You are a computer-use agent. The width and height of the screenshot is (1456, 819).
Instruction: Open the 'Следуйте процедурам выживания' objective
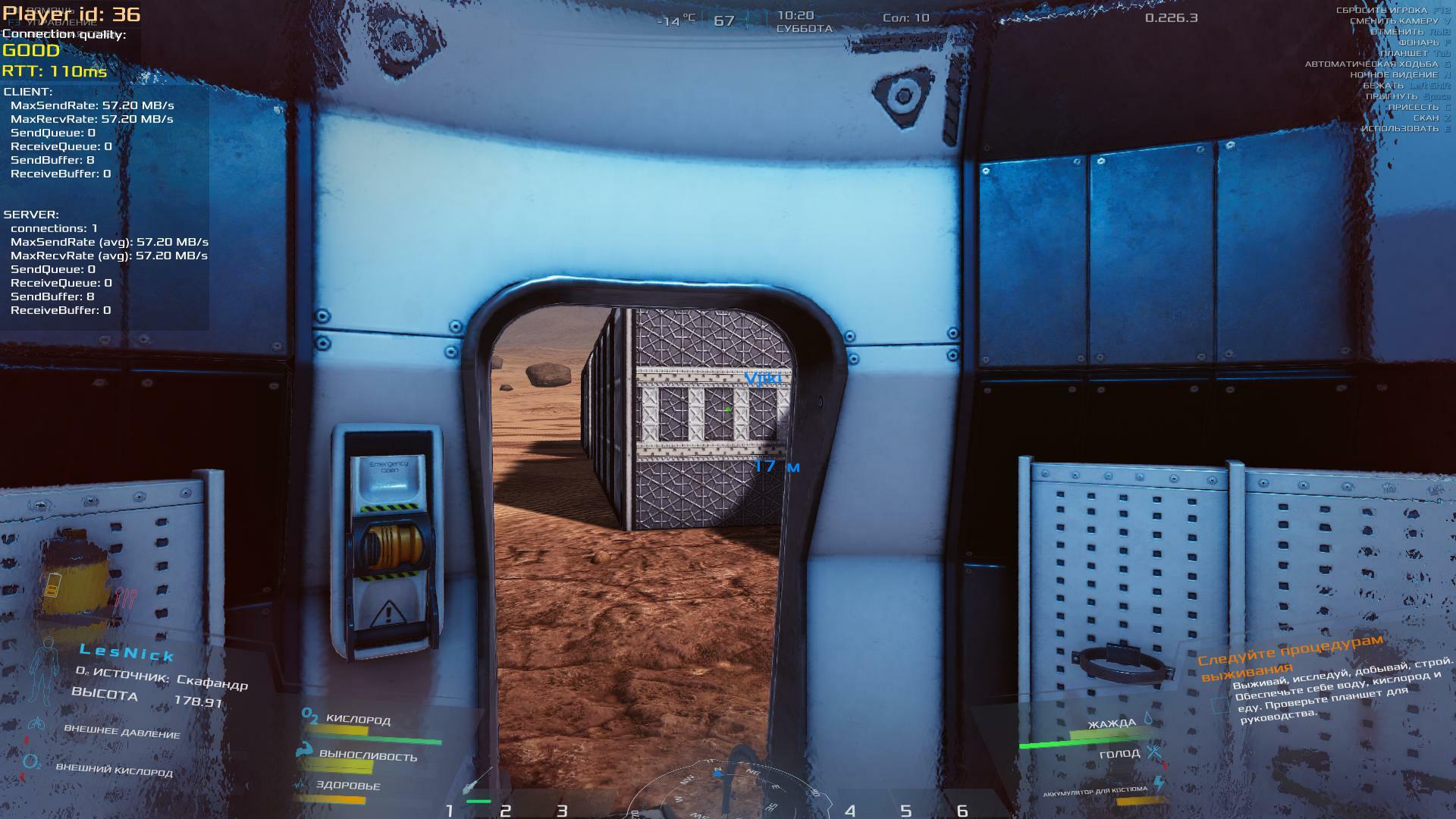(1289, 657)
